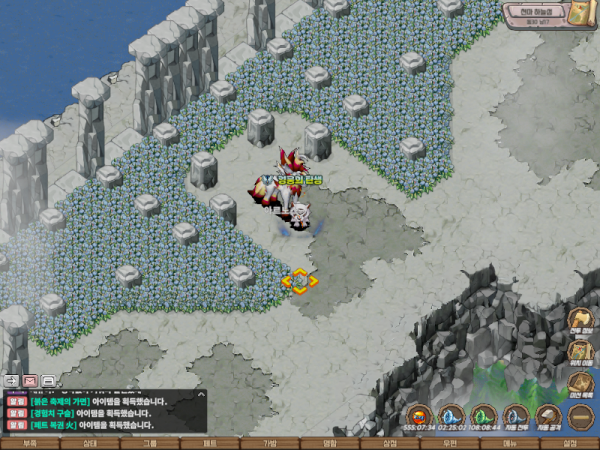Screen dimensions: 600x450
Task: Open the 상태 (status) menu
Action: point(90,442)
